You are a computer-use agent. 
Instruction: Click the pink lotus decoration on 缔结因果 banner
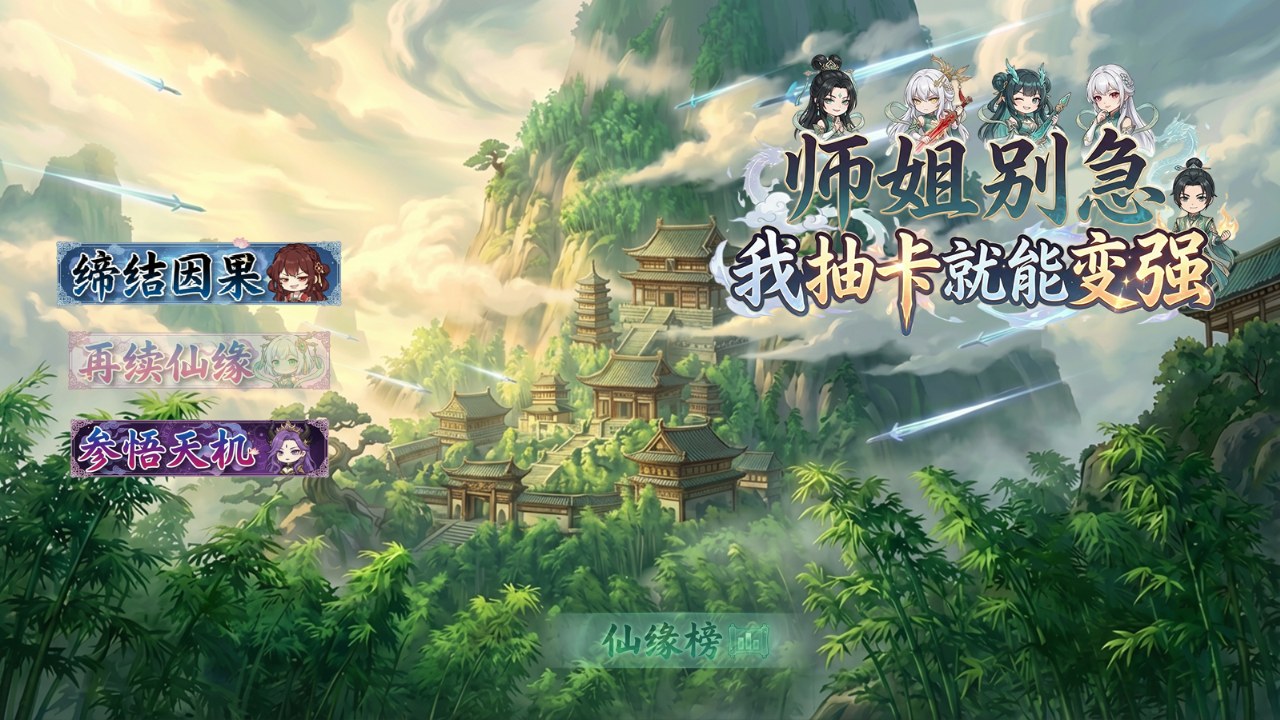239,243
